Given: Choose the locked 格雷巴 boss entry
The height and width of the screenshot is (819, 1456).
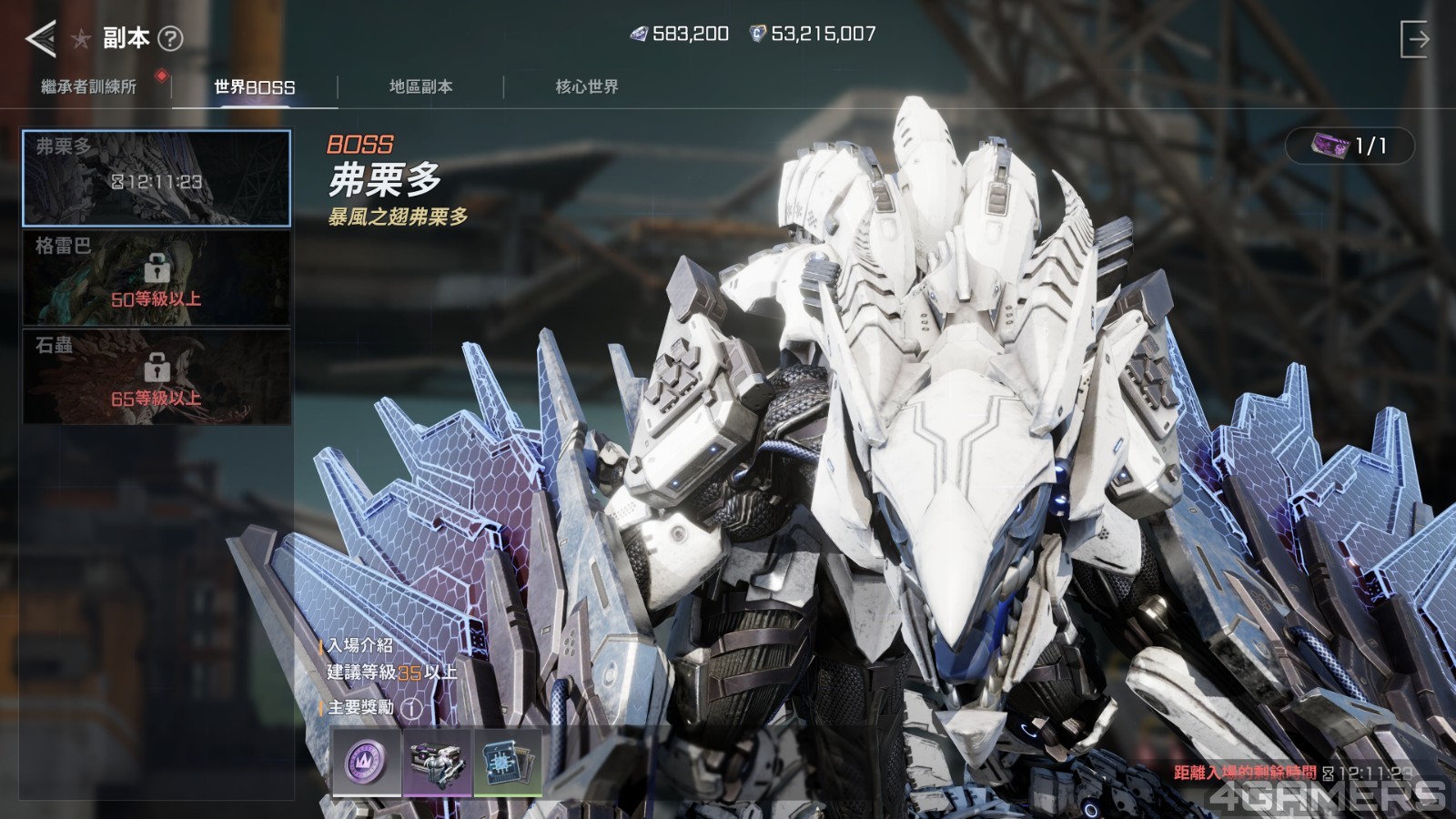Looking at the screenshot, I should coord(157,278).
